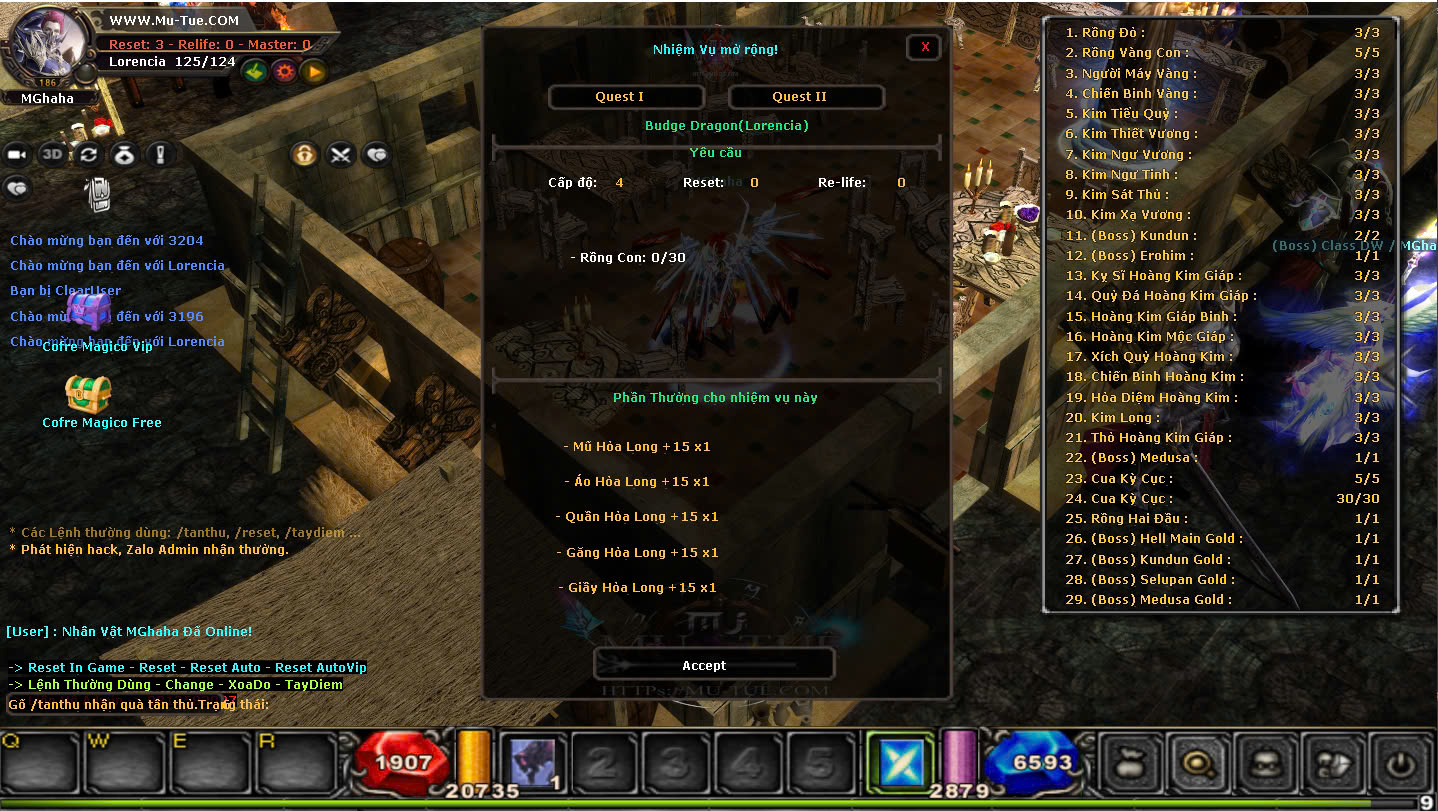Click the camera icon button
The image size is (1438, 811).
[17, 154]
